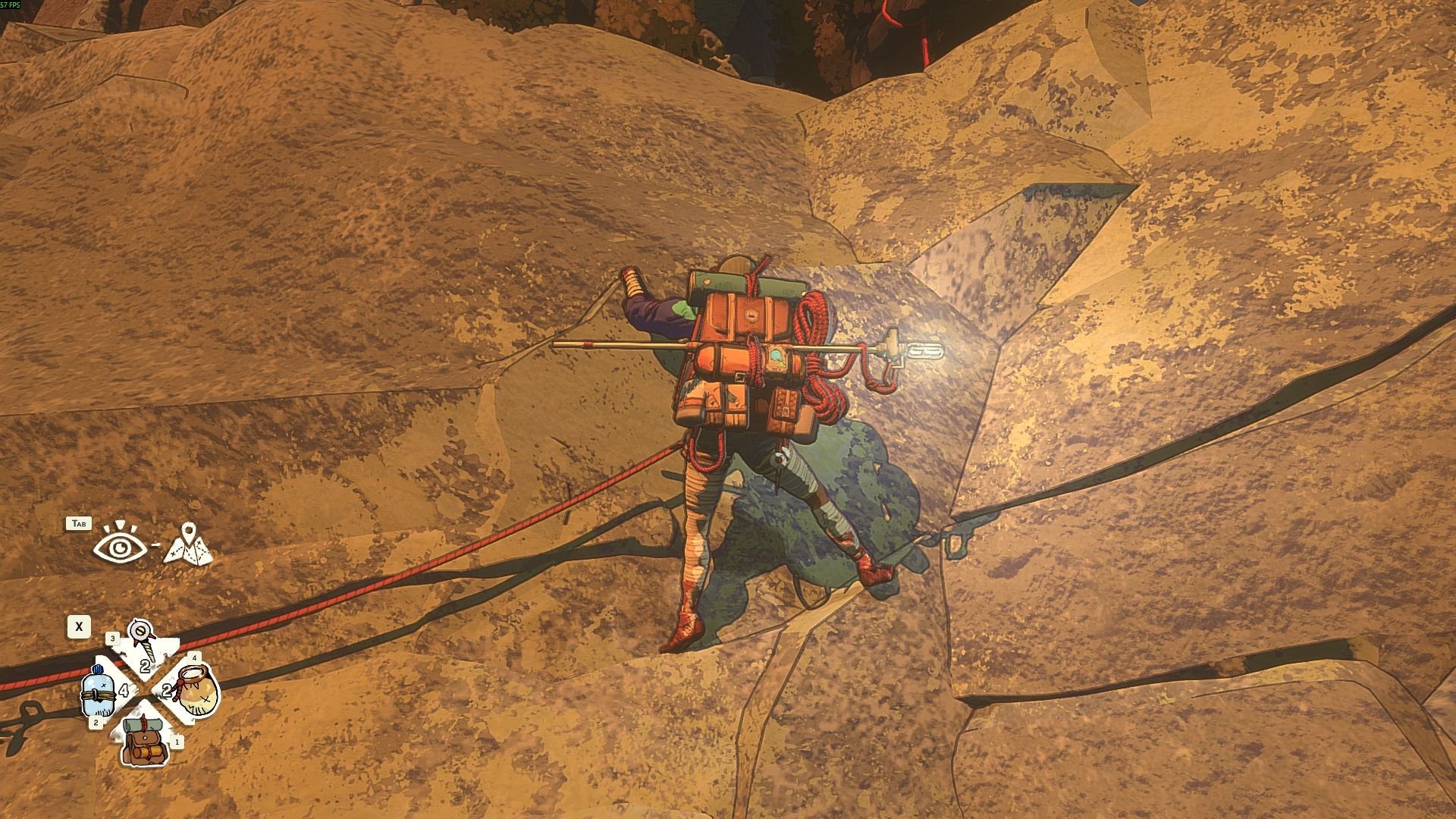Select the piton item in the quick wheel
Viewport: 1456px width, 819px height.
pyautogui.click(x=142, y=641)
